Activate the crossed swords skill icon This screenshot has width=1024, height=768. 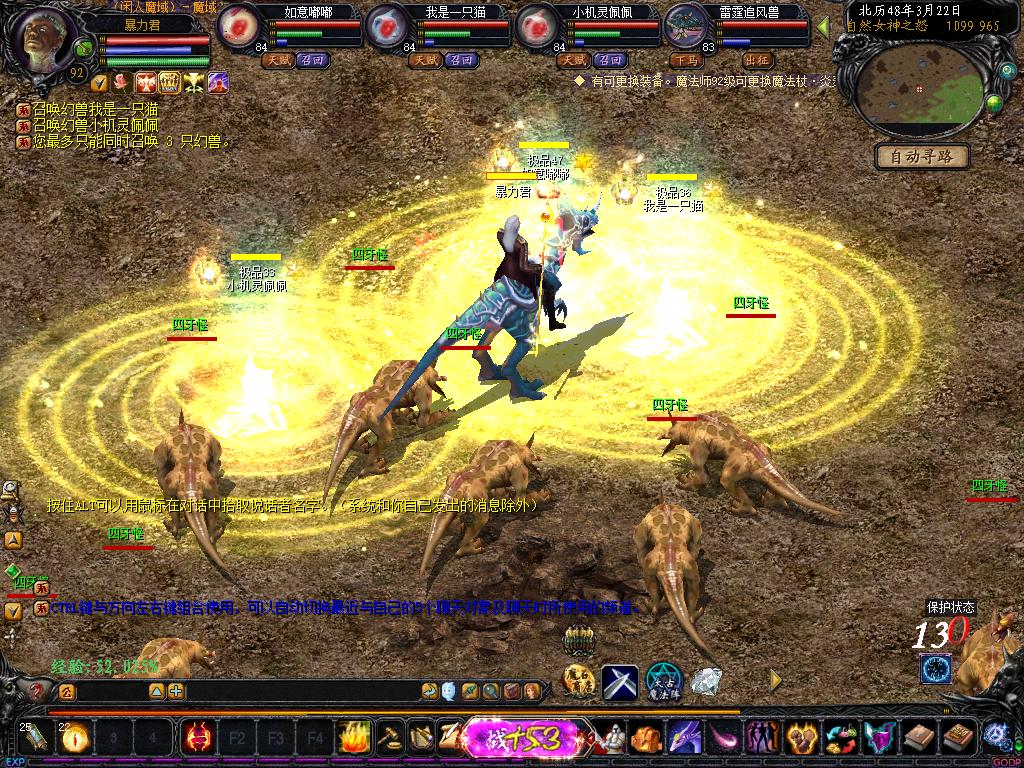(x=619, y=683)
